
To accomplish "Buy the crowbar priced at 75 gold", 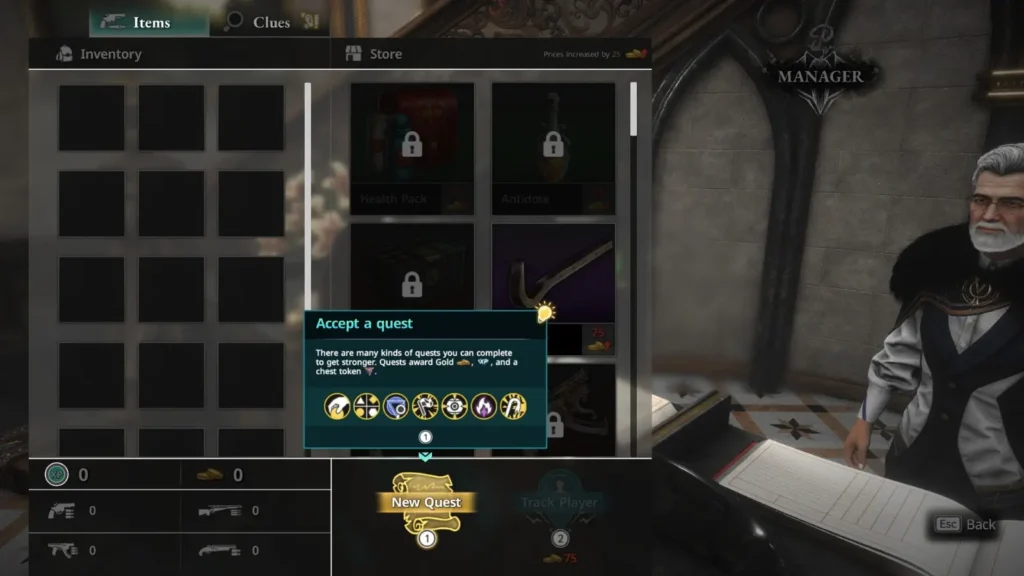I will click(553, 275).
